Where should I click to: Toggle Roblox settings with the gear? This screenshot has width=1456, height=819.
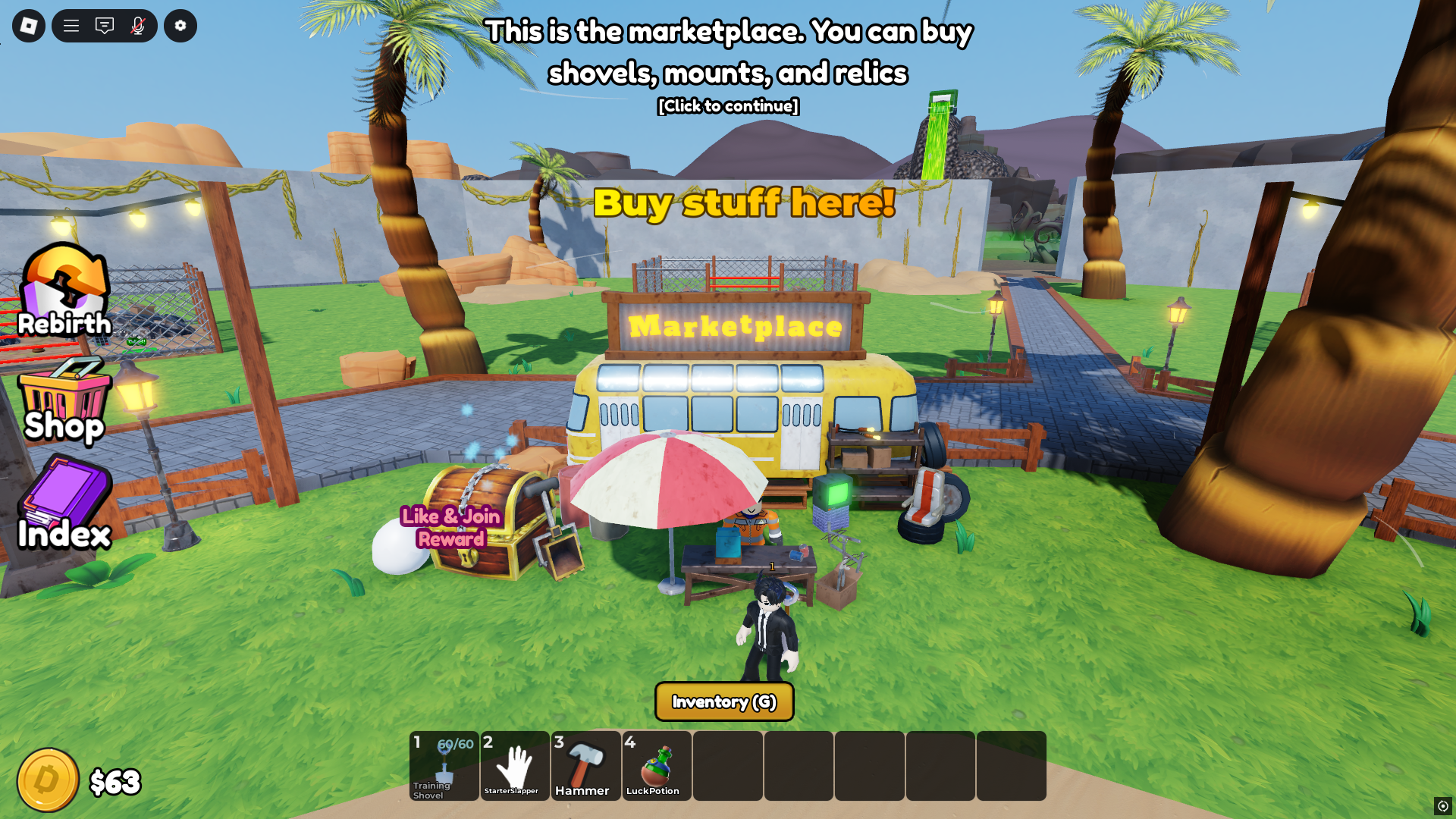180,25
